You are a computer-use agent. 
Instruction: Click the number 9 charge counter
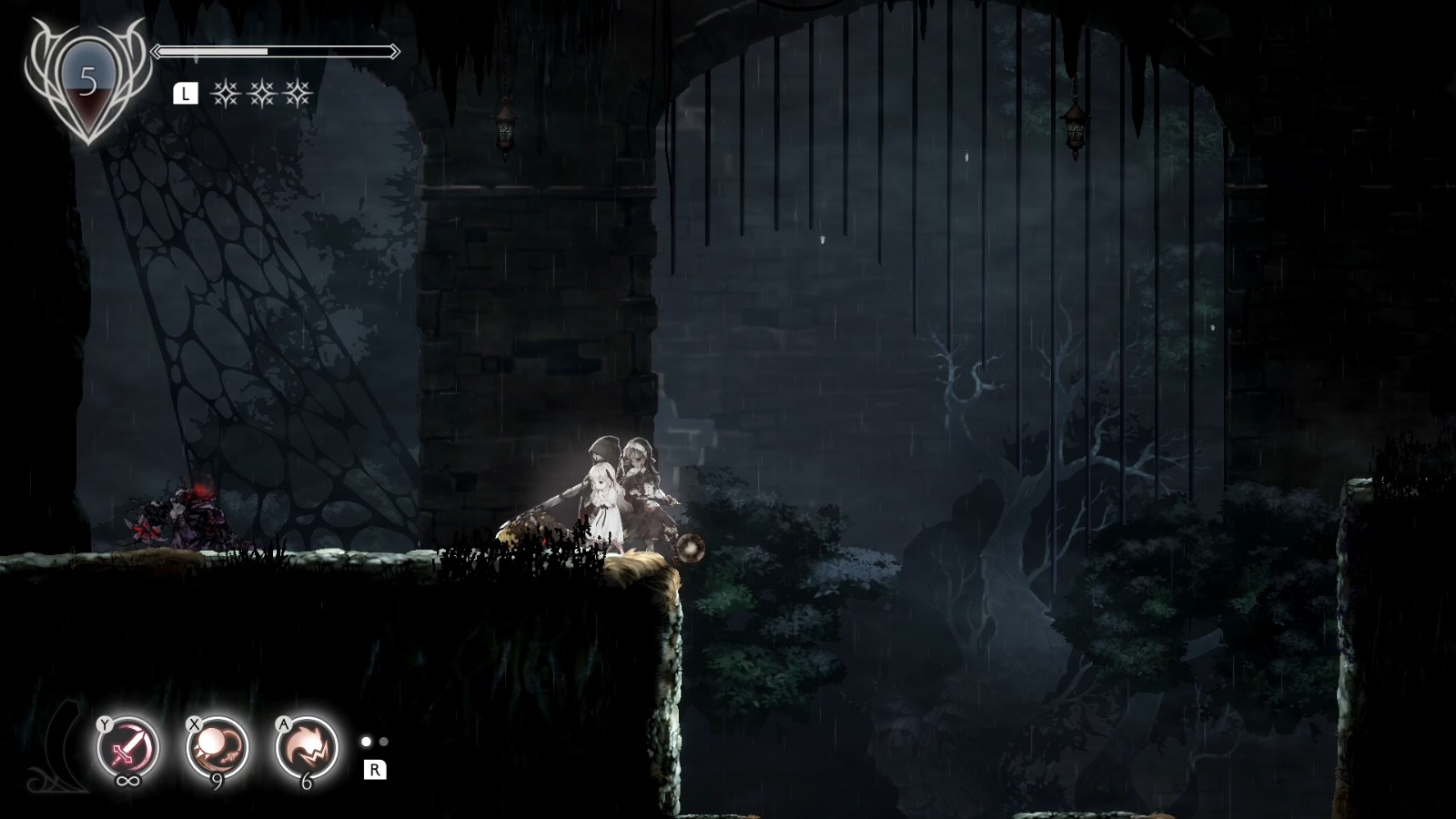[x=217, y=781]
